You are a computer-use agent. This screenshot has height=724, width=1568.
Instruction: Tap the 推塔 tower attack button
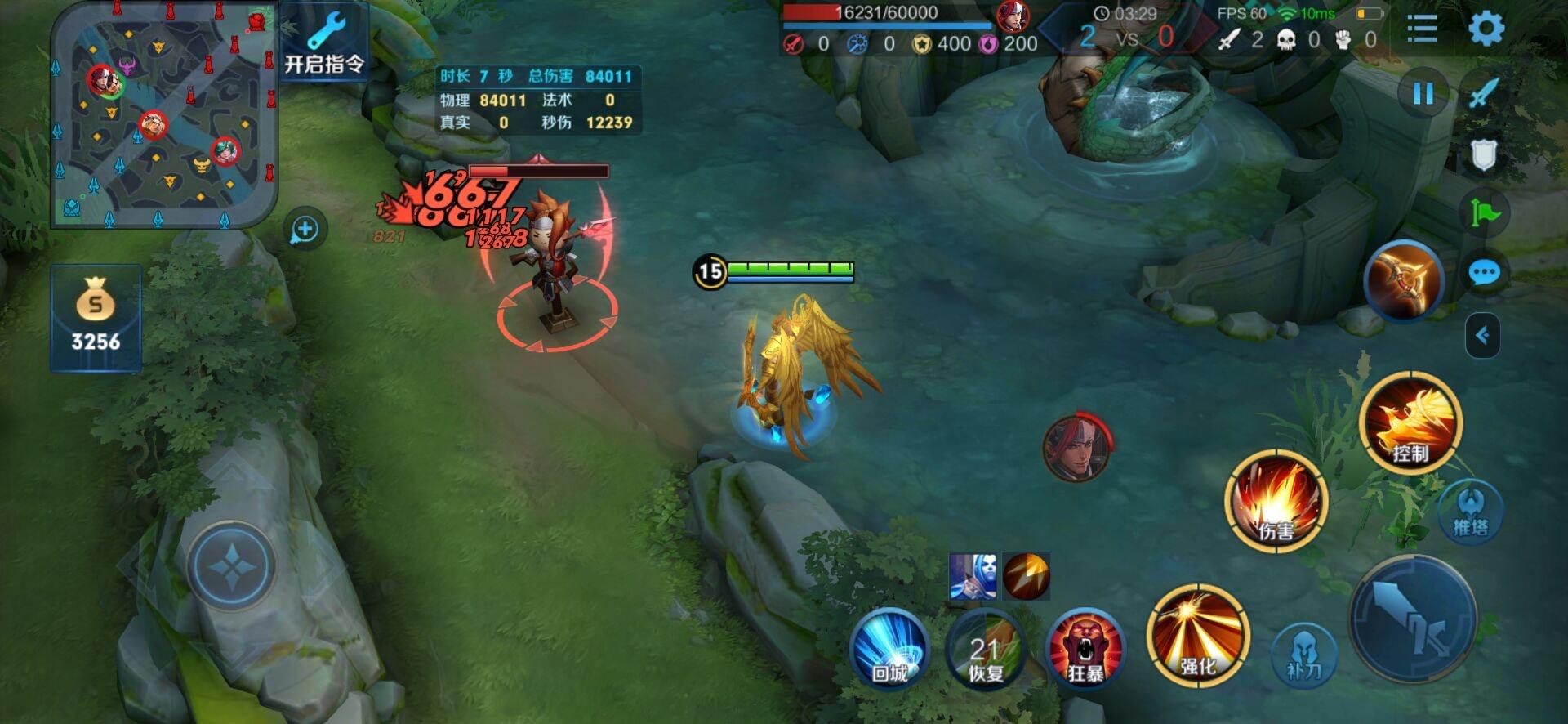pos(1470,511)
